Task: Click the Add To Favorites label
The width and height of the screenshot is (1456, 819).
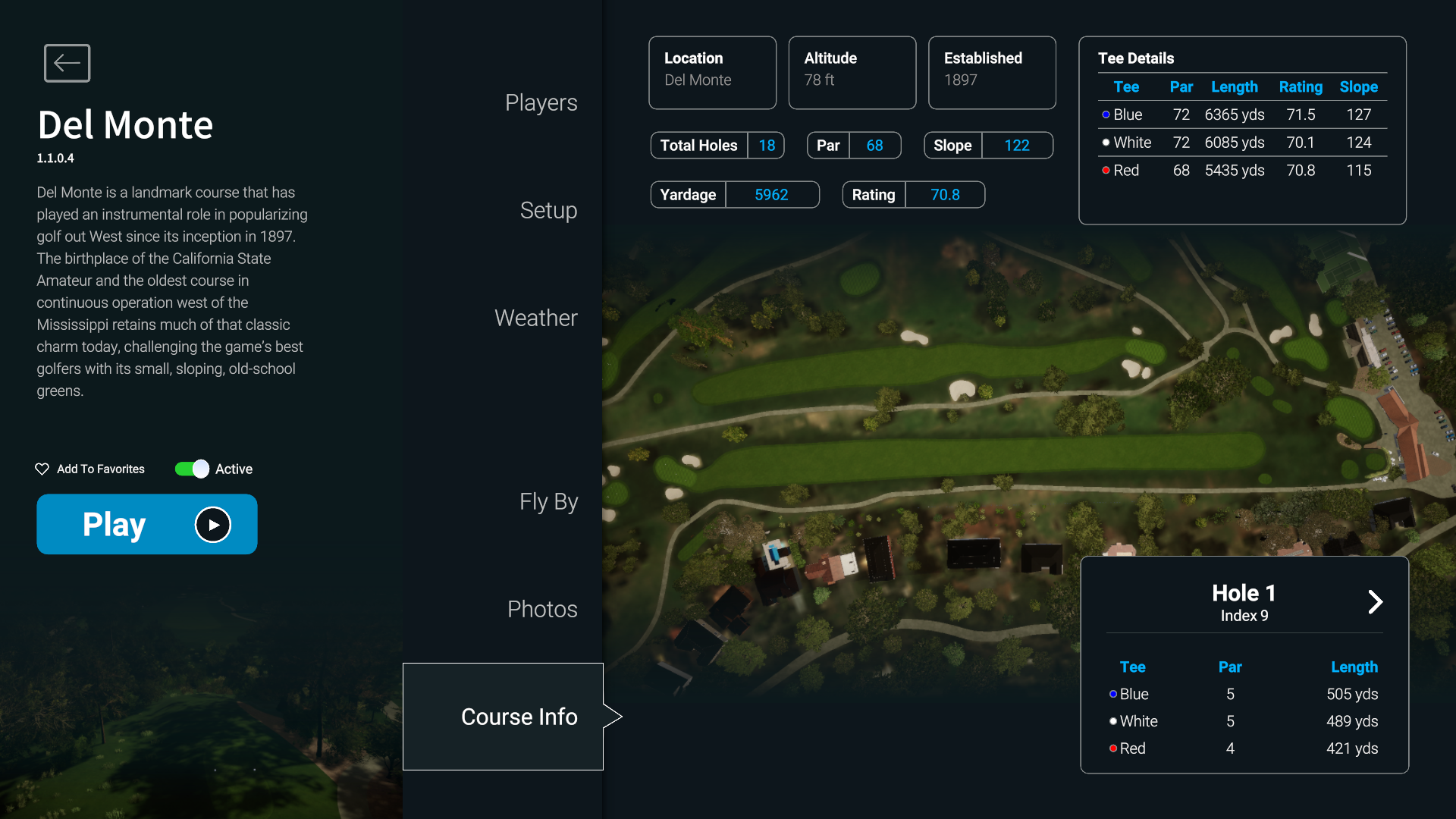Action: pyautogui.click(x=100, y=469)
